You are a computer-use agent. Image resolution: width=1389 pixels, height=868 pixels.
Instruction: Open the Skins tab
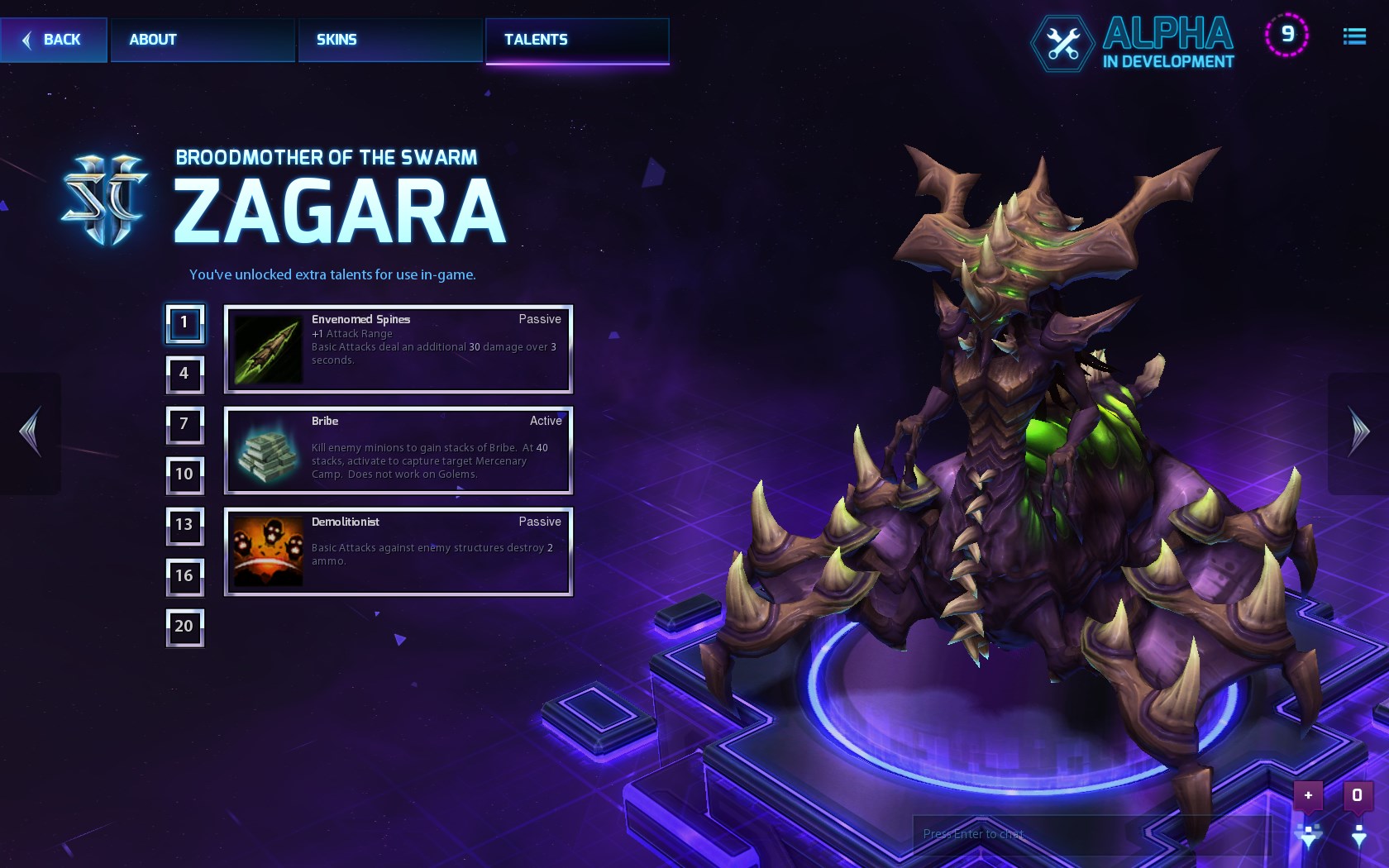[389, 40]
